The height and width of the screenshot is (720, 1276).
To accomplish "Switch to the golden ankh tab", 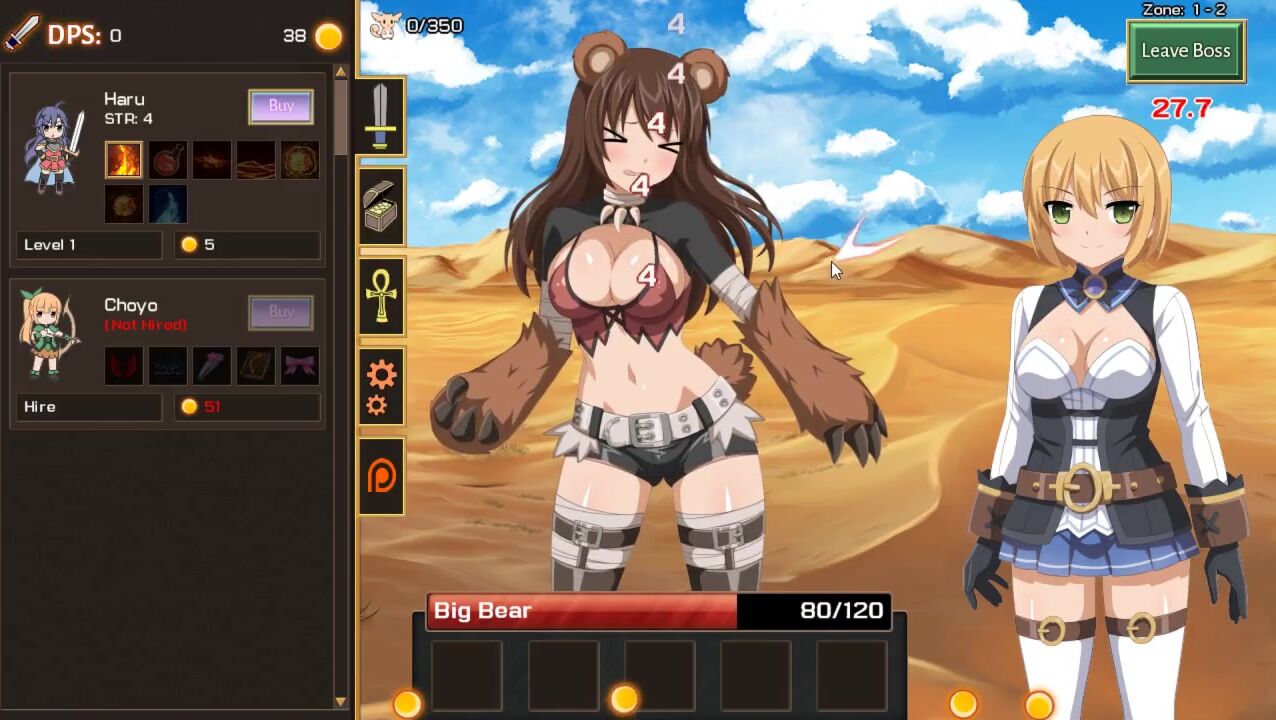I will coord(381,297).
